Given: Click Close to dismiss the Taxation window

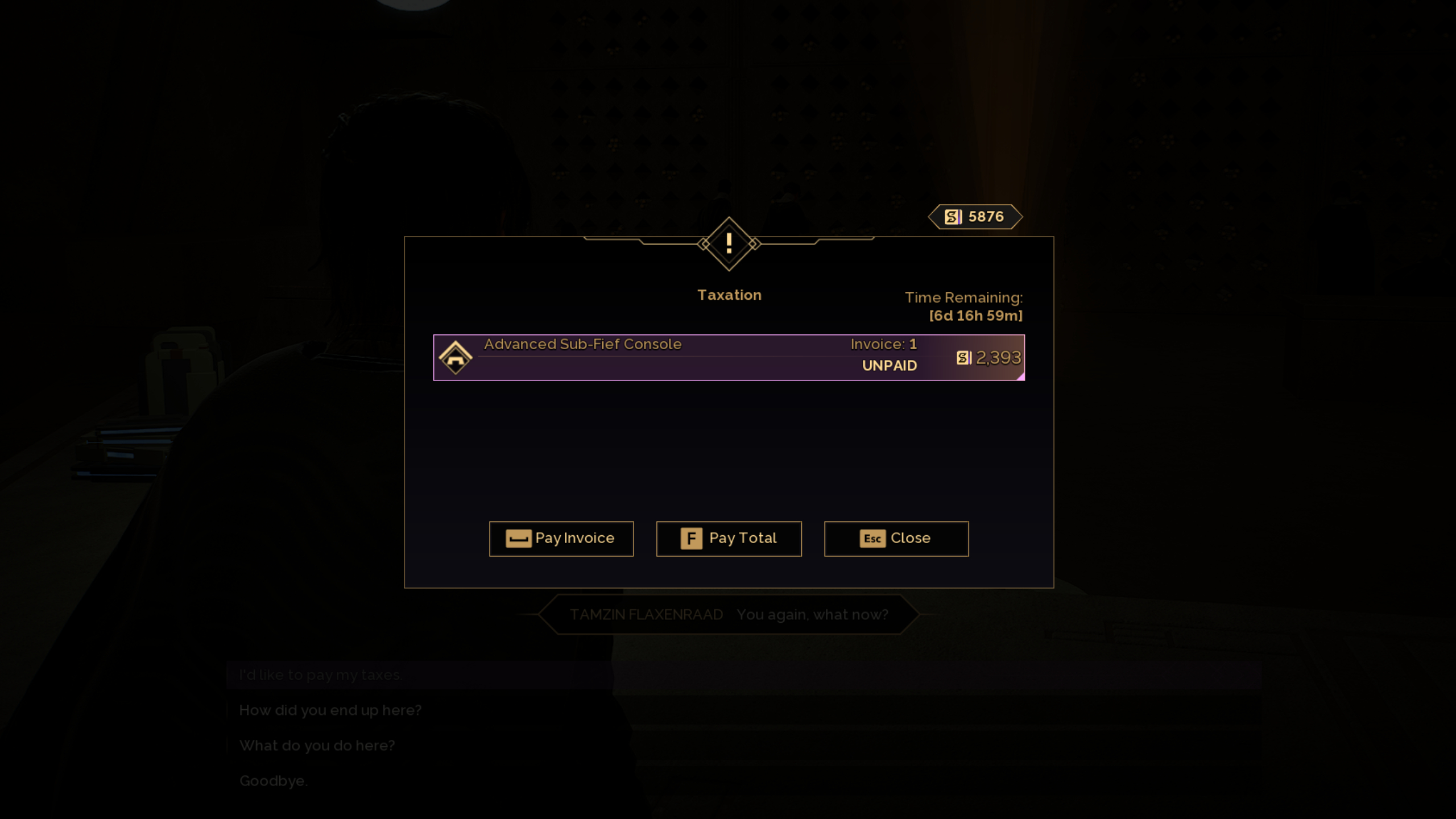Looking at the screenshot, I should (897, 538).
